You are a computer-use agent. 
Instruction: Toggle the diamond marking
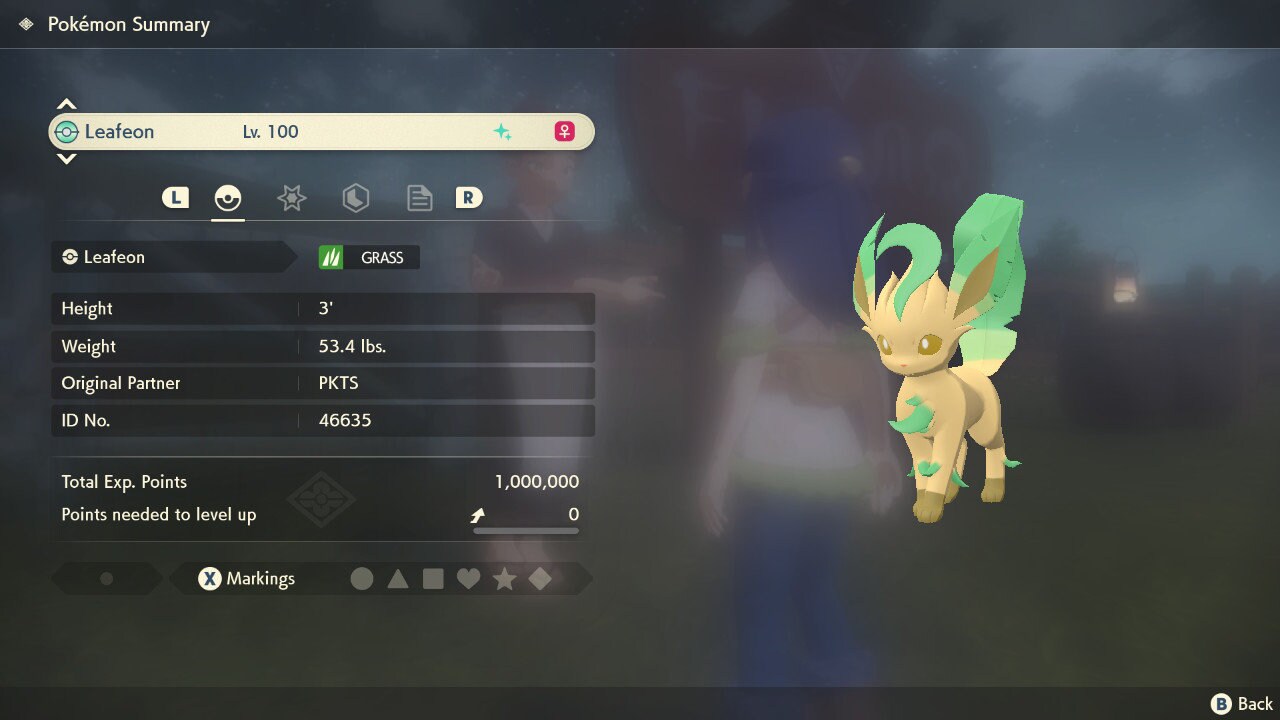pyautogui.click(x=540, y=579)
